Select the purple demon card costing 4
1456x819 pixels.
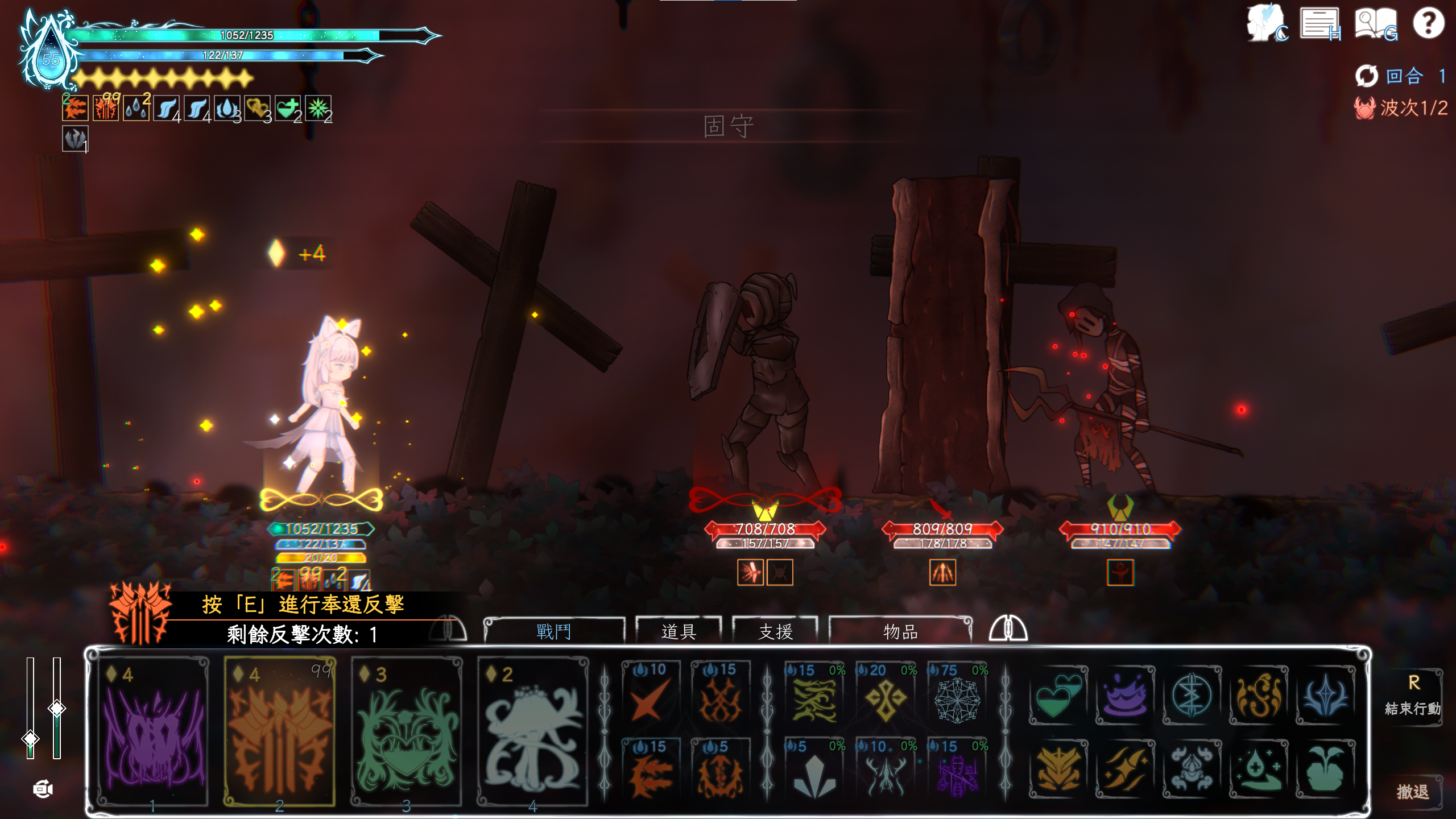(x=153, y=732)
